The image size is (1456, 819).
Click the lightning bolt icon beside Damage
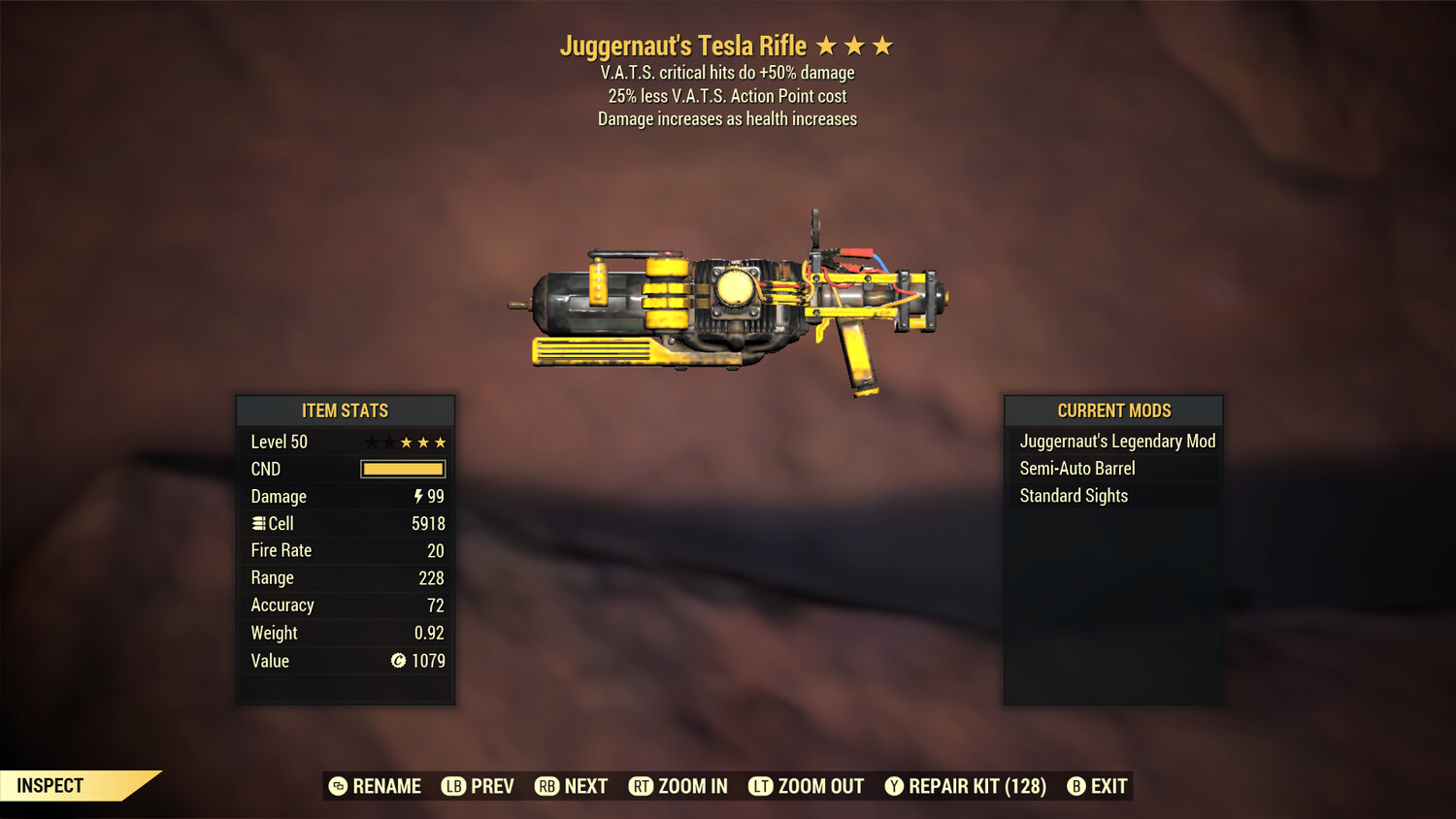pos(416,496)
